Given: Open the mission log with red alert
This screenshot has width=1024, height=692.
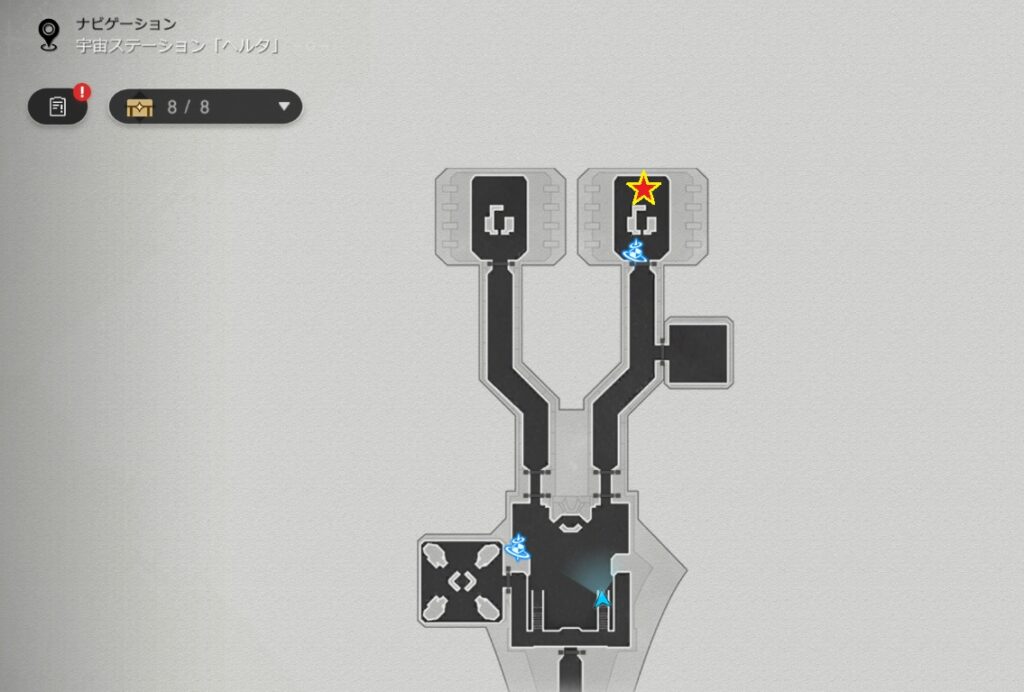Looking at the screenshot, I should pos(58,106).
